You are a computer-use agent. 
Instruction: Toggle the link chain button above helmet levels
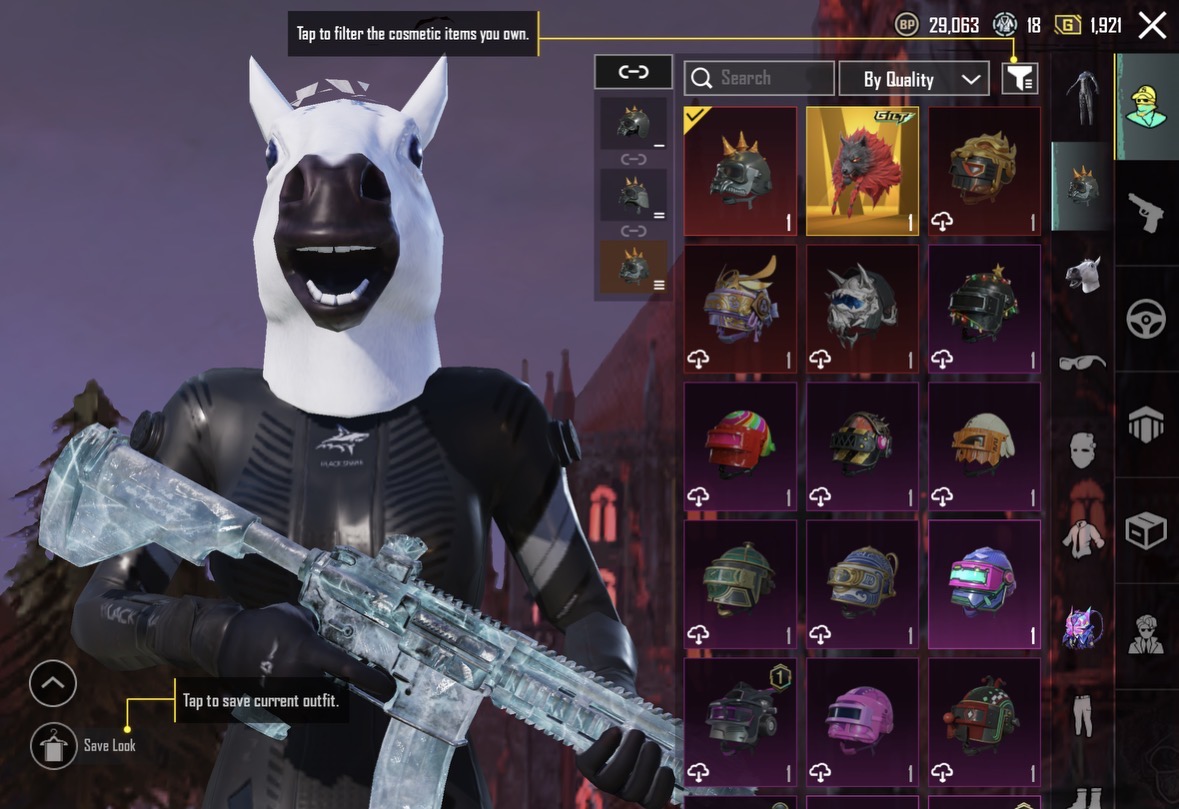pyautogui.click(x=633, y=72)
